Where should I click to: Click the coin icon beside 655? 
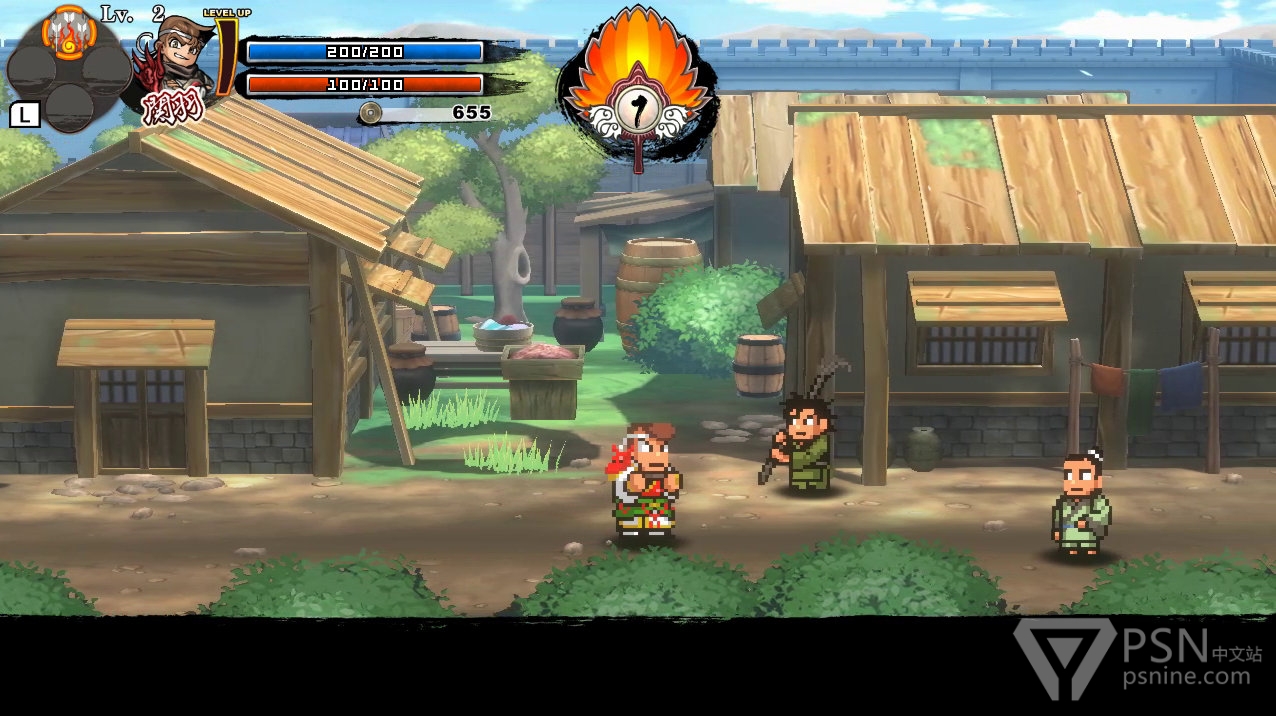tap(371, 112)
